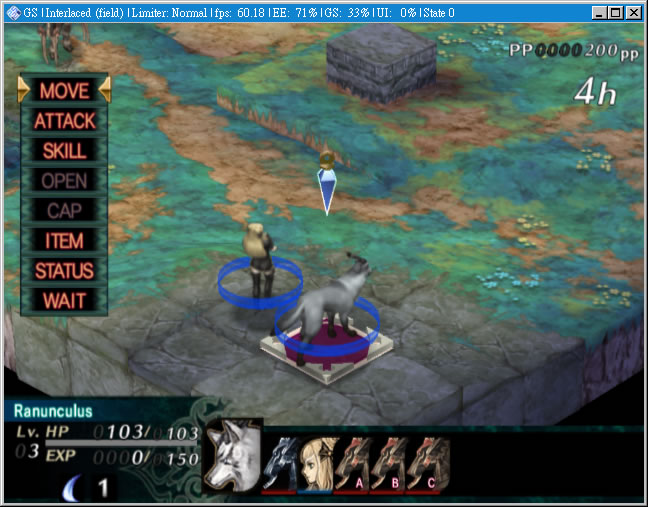Minimize the emulator window
This screenshot has height=507, width=648.
(x=597, y=12)
